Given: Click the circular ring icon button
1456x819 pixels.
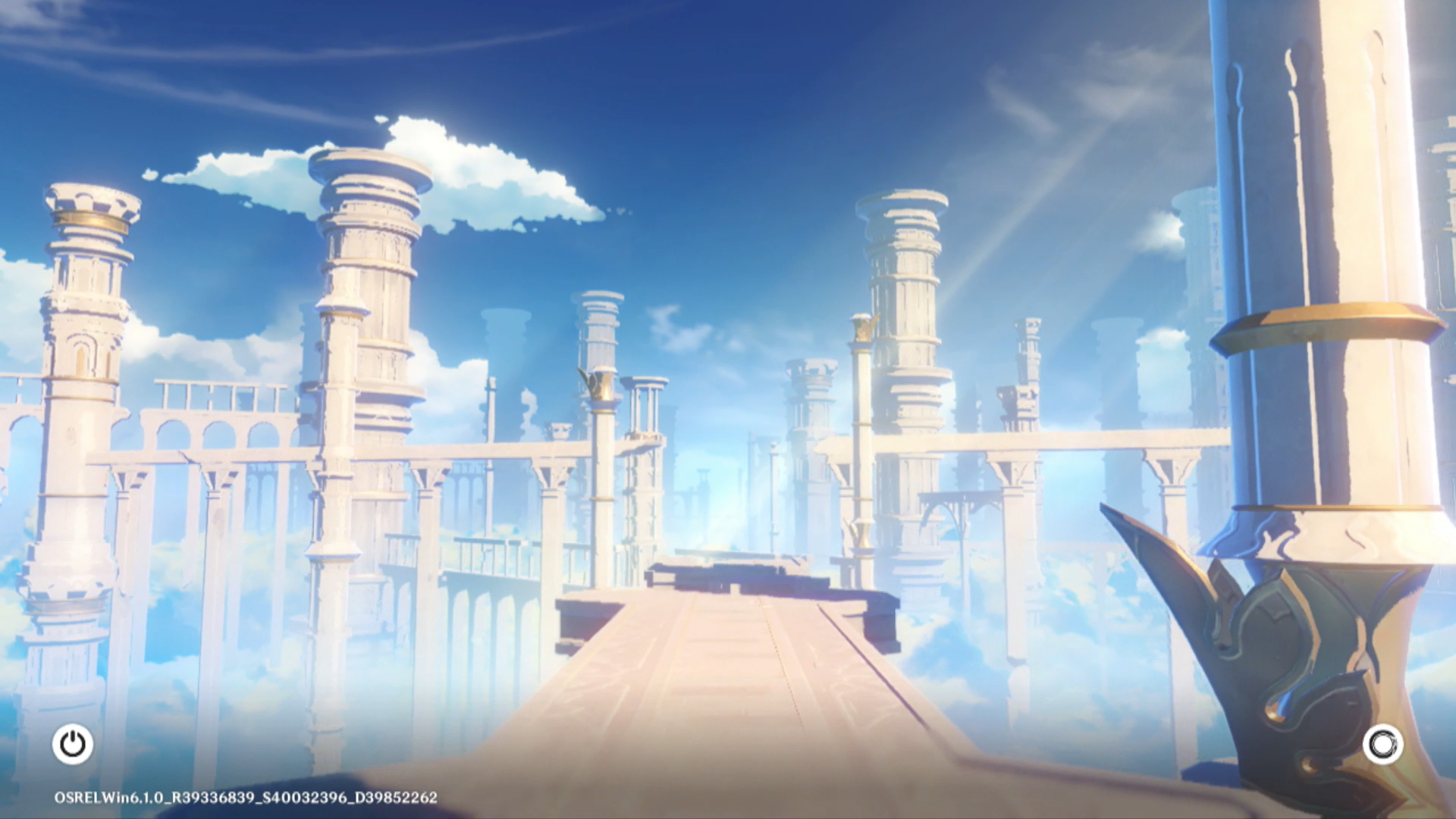Looking at the screenshot, I should click(x=1382, y=745).
